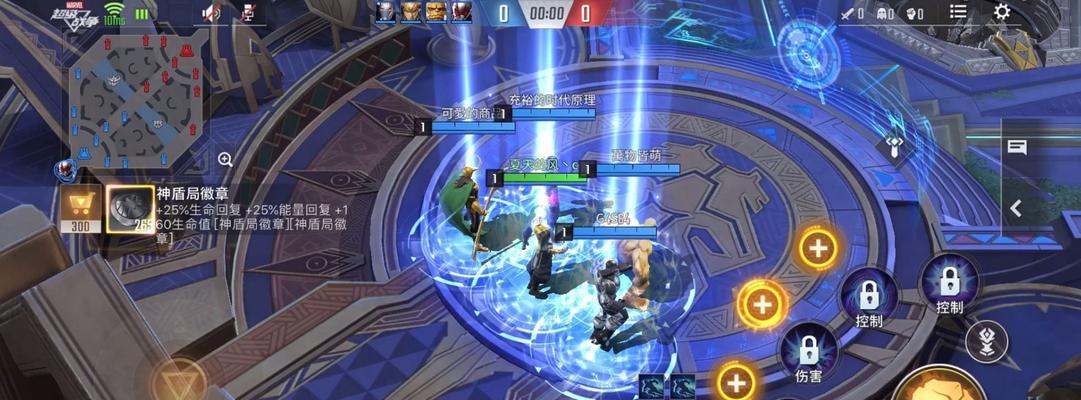Screen dimensions: 1081x400
Task: Open the settings gear menu
Action: click(1001, 12)
